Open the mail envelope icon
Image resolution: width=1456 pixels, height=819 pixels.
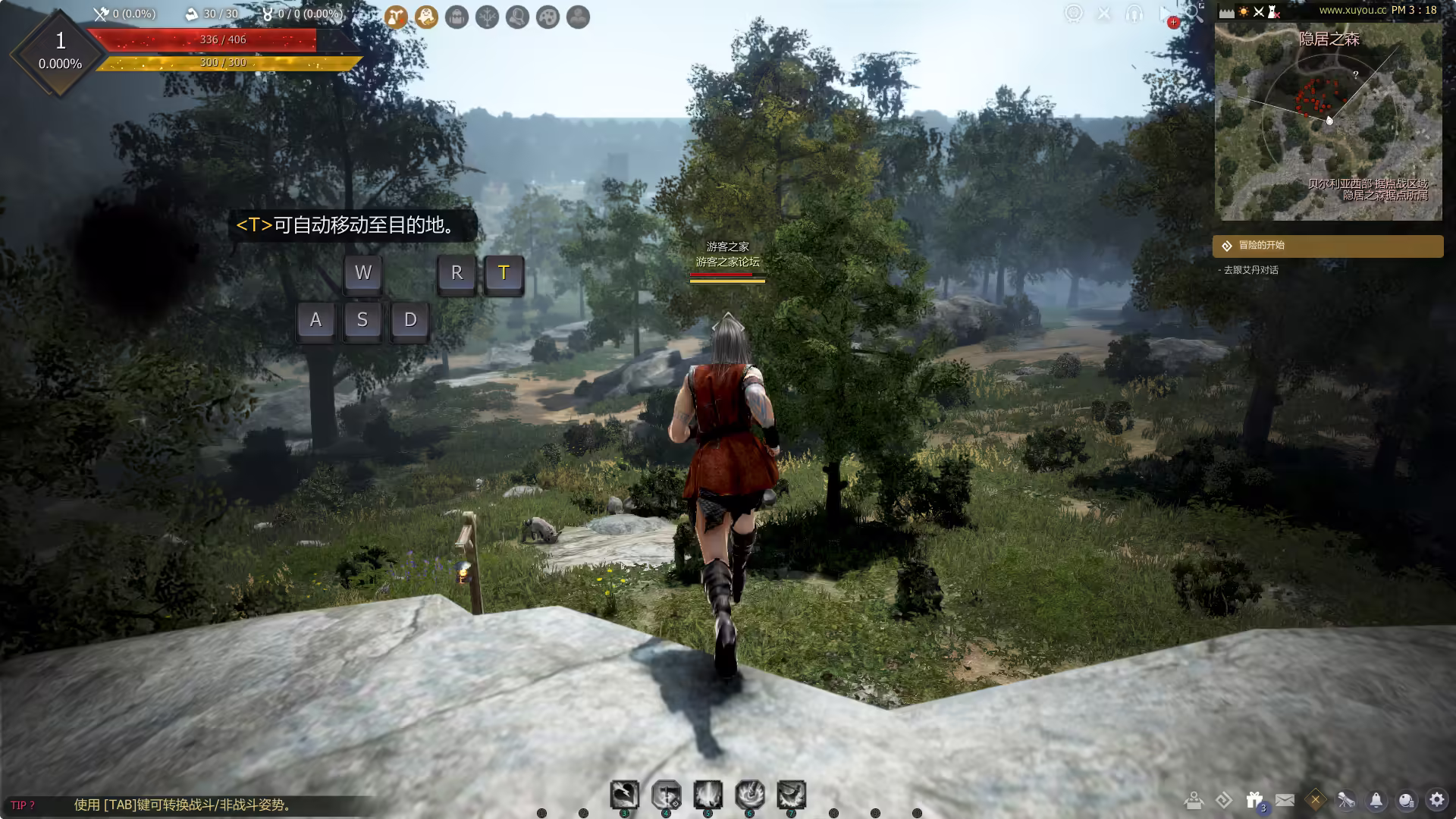(1285, 799)
